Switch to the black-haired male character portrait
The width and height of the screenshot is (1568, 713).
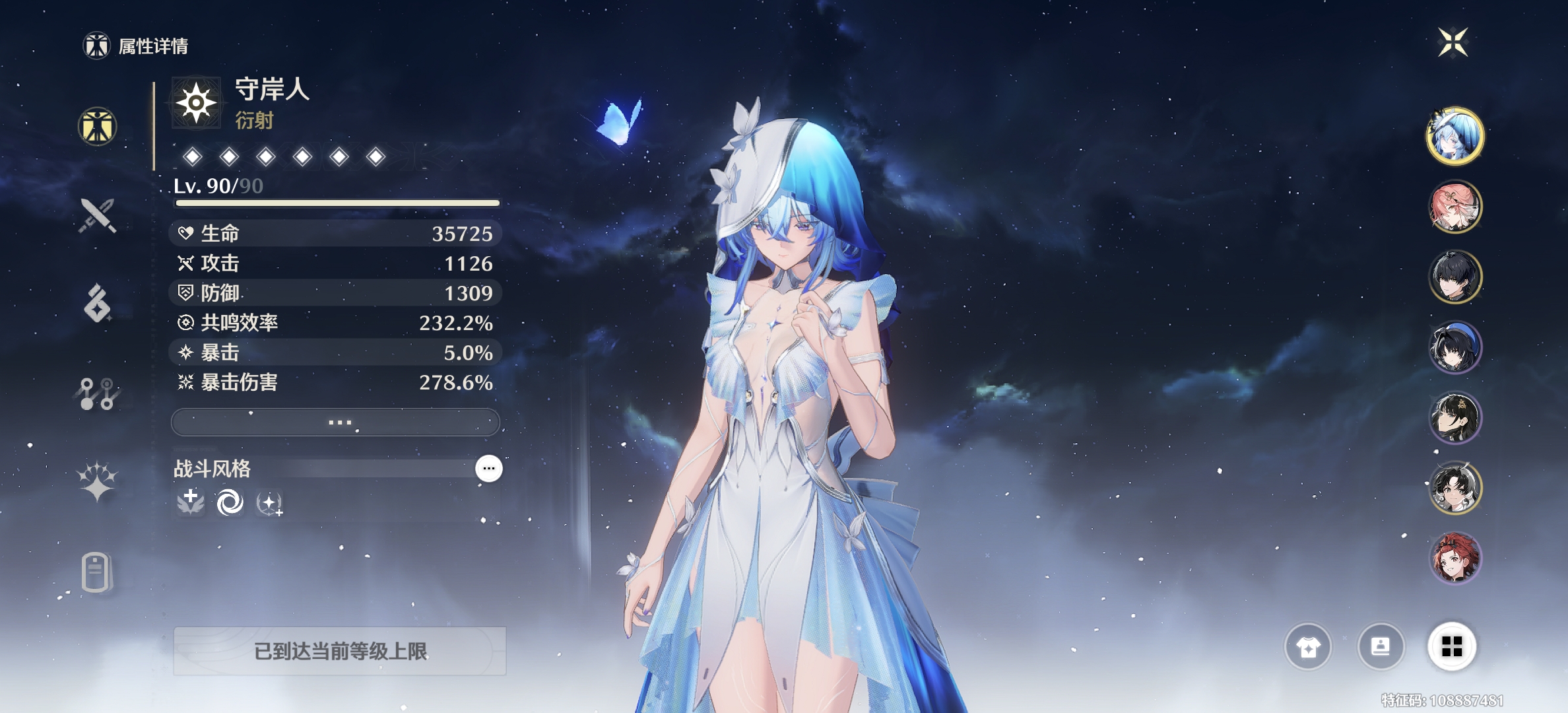click(1455, 277)
